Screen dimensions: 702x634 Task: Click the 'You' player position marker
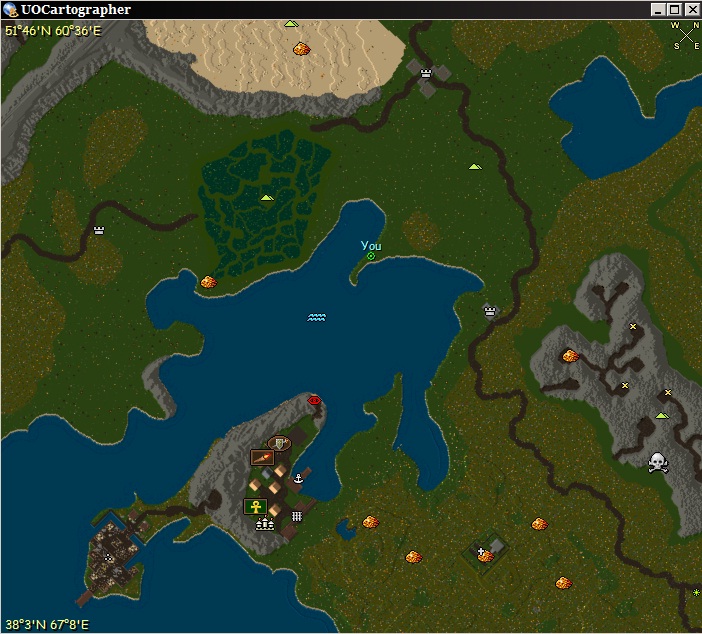point(370,256)
